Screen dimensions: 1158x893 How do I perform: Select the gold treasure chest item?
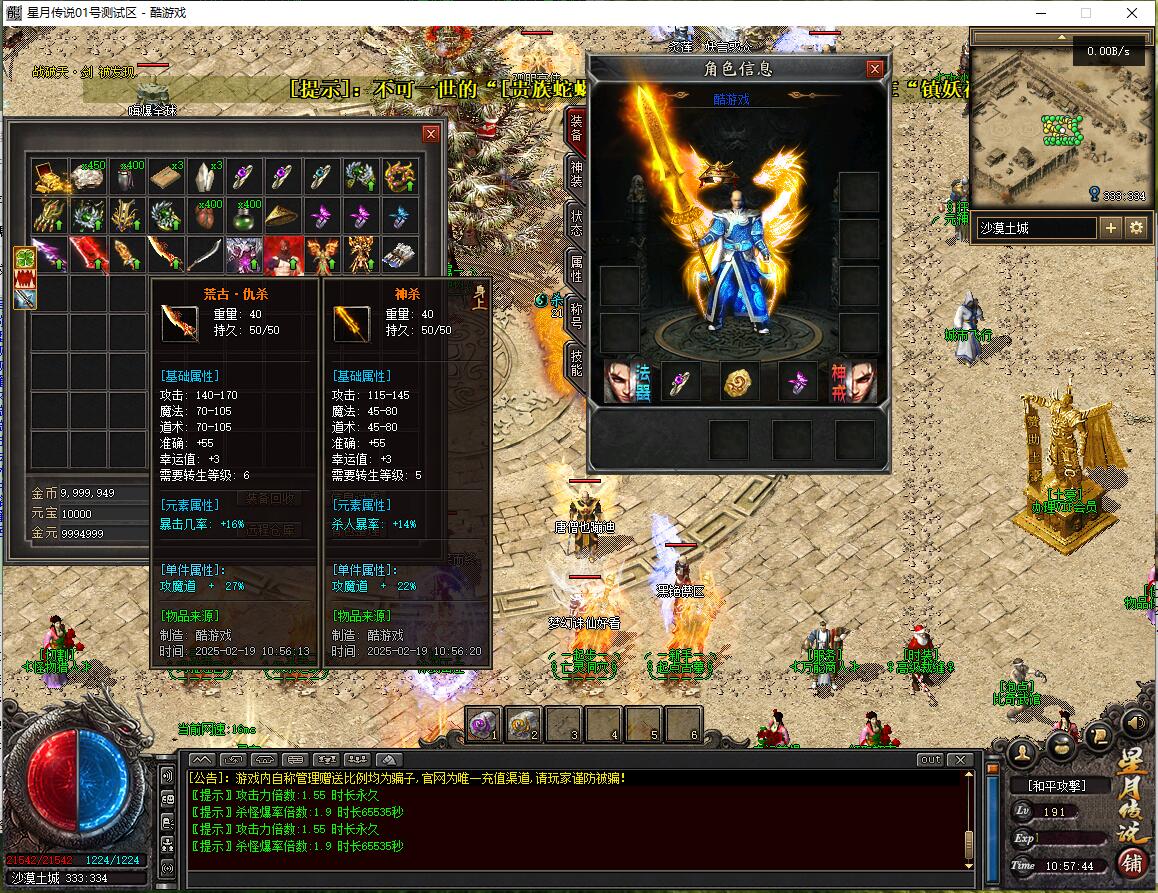50,177
